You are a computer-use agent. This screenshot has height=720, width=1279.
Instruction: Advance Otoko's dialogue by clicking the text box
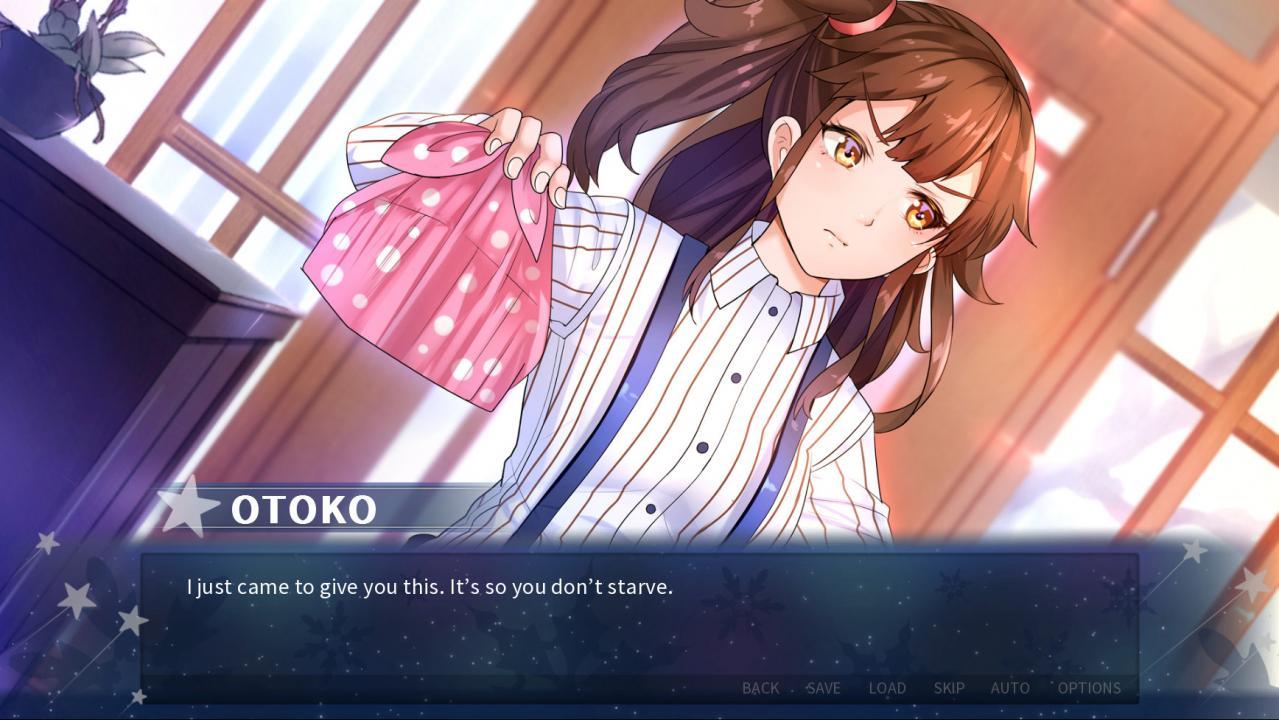tap(638, 620)
